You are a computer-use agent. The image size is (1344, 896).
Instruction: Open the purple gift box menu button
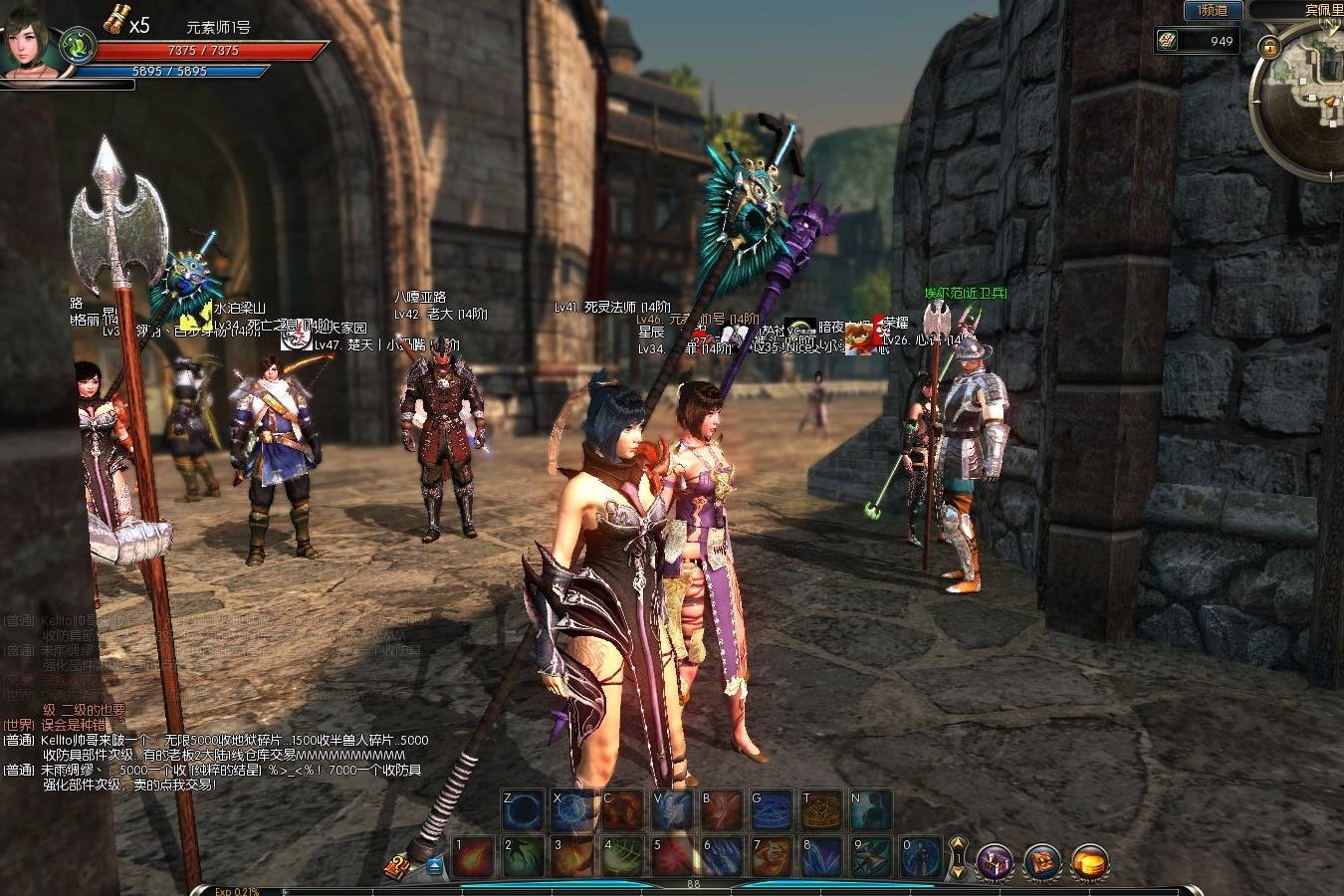coord(995,861)
